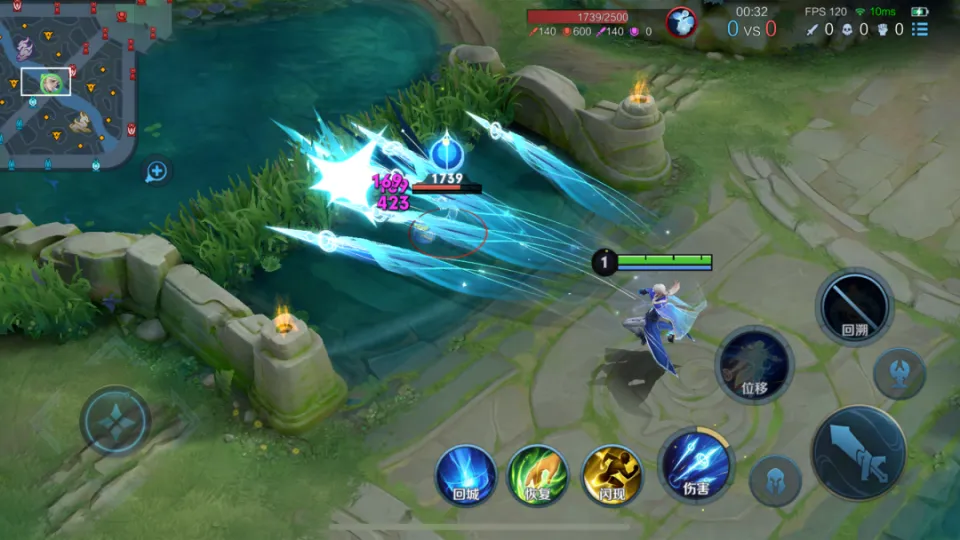Open the minimap
This screenshot has height=540, width=960.
coord(66,84)
